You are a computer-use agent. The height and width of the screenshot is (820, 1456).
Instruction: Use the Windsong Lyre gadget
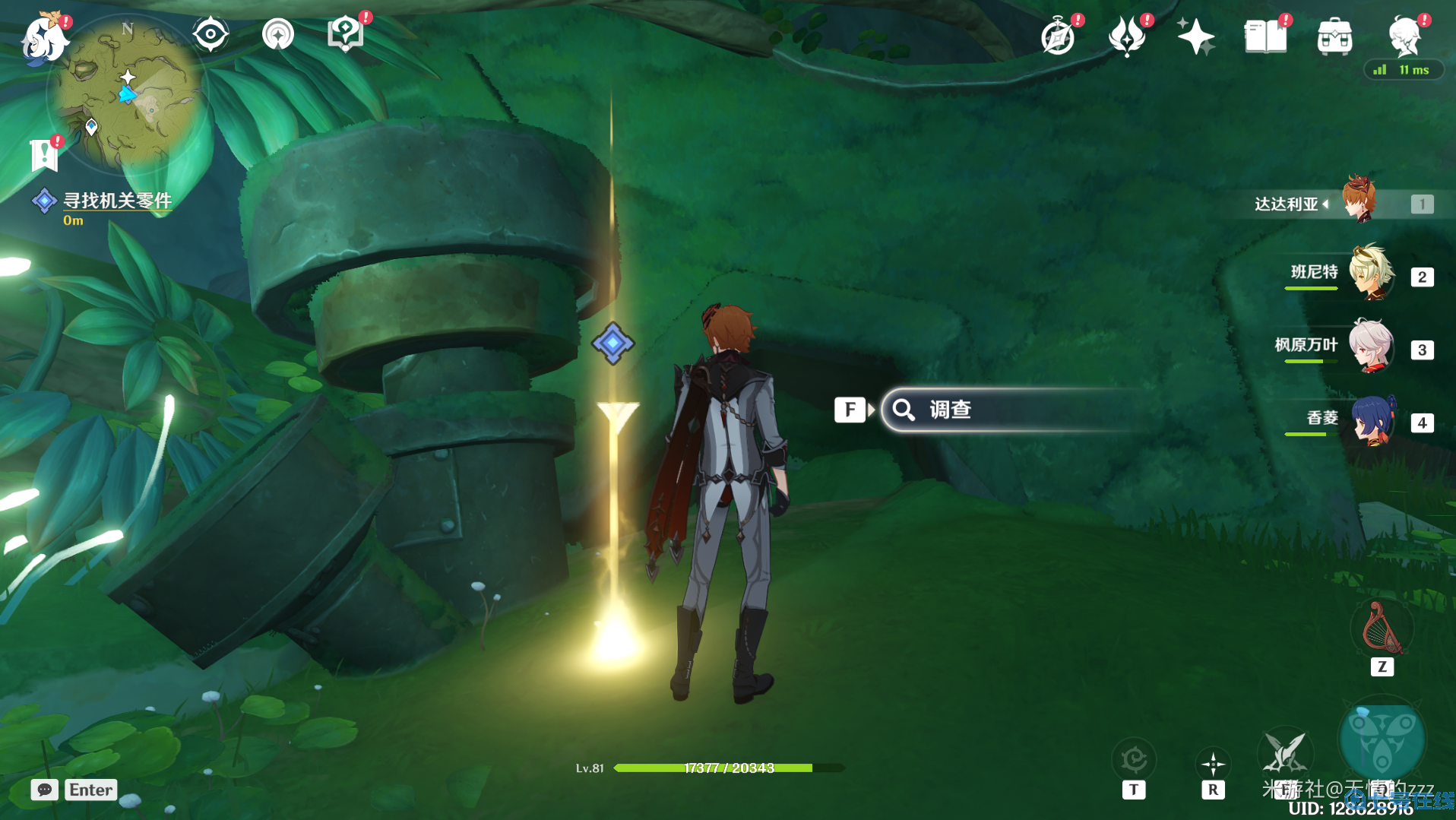(x=1382, y=629)
